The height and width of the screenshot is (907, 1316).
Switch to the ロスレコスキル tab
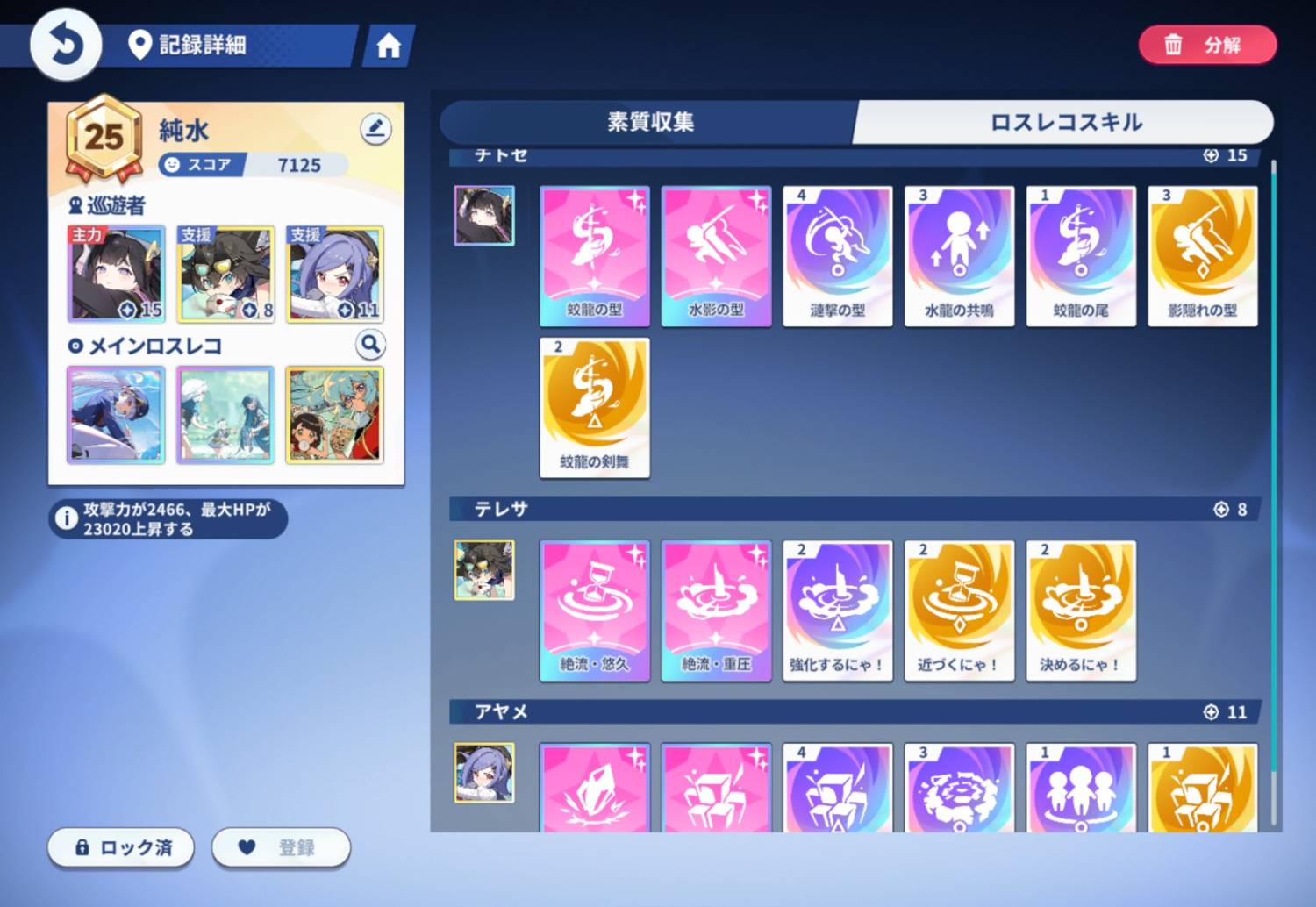tap(1064, 123)
